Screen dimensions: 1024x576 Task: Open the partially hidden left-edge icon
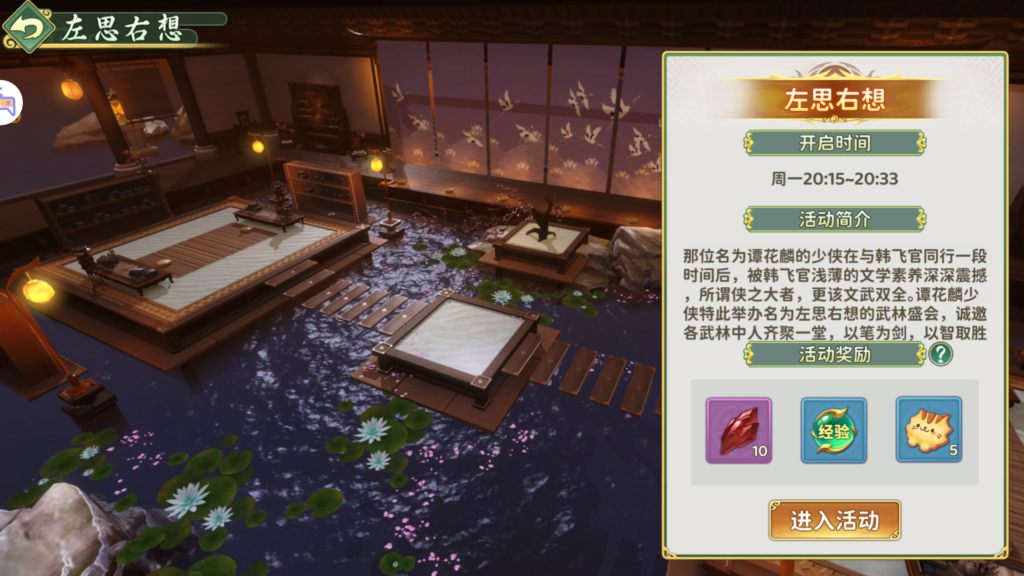tap(9, 103)
